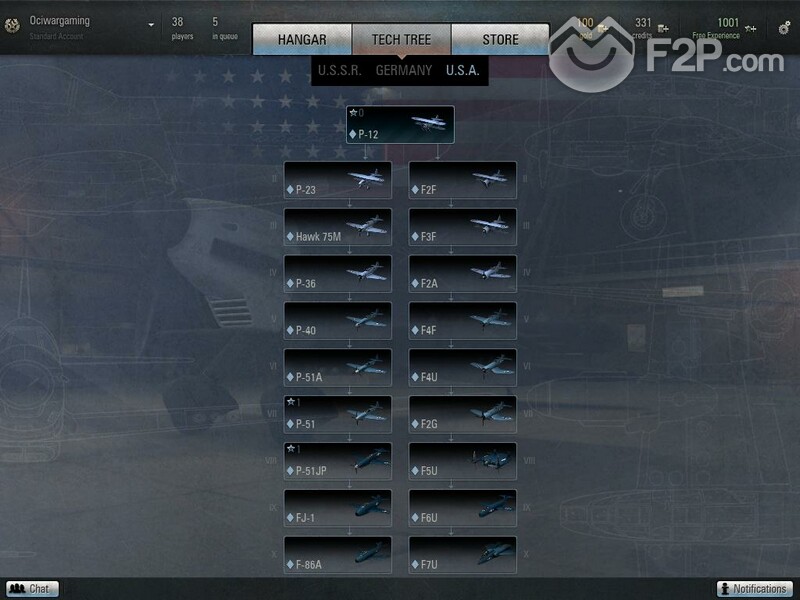Click the F4U Corsair node
The width and height of the screenshot is (800, 600).
(462, 368)
